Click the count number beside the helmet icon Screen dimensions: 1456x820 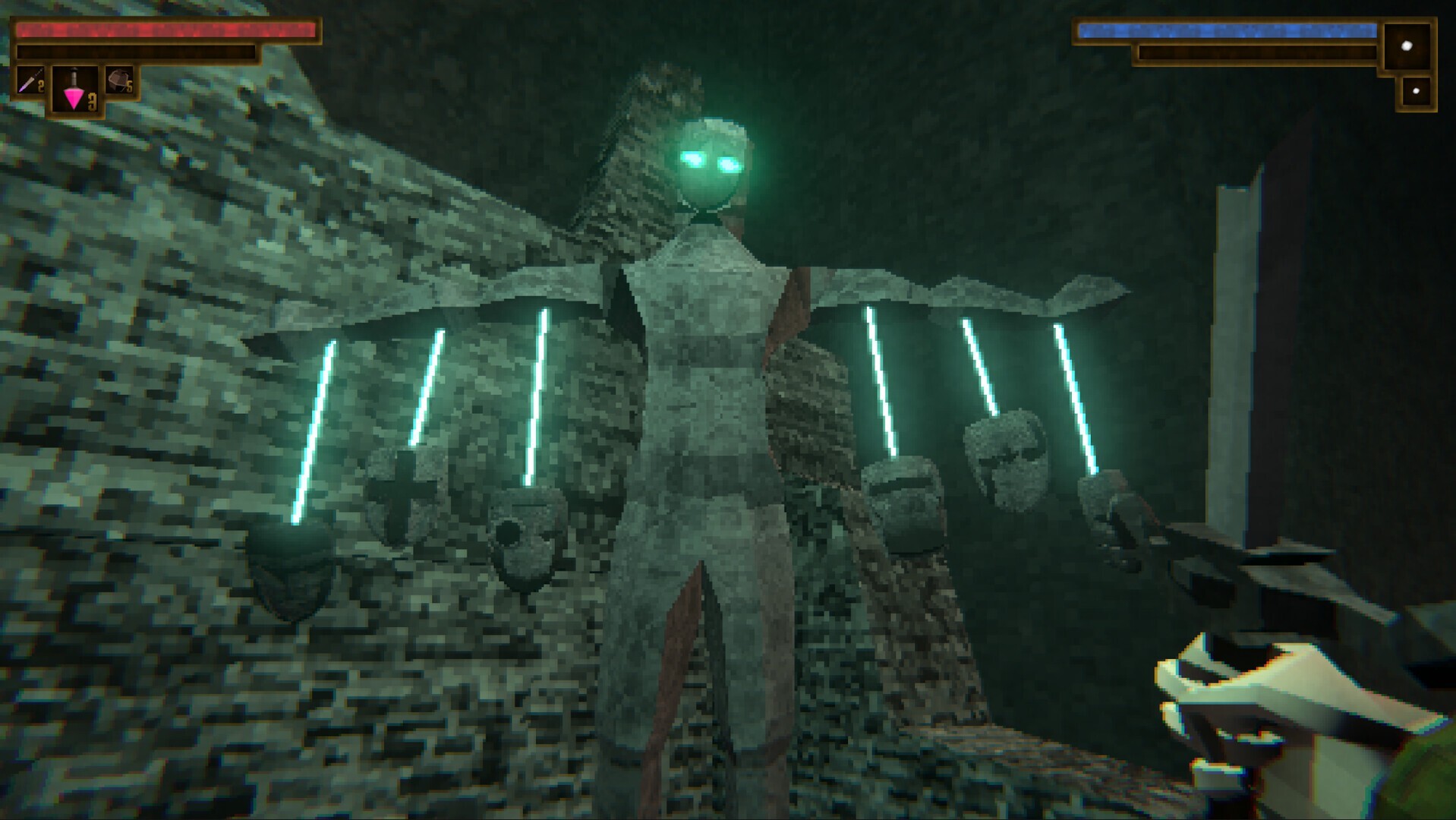pos(129,86)
